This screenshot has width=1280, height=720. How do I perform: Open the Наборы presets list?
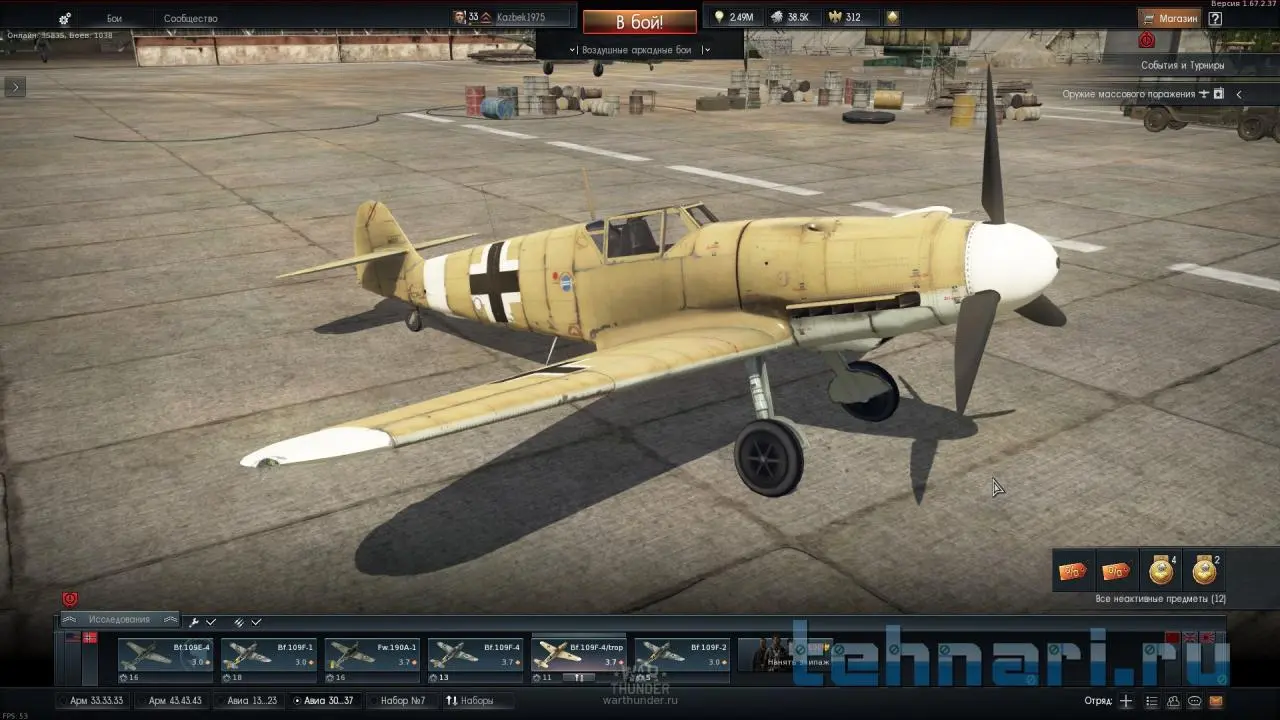(469, 700)
